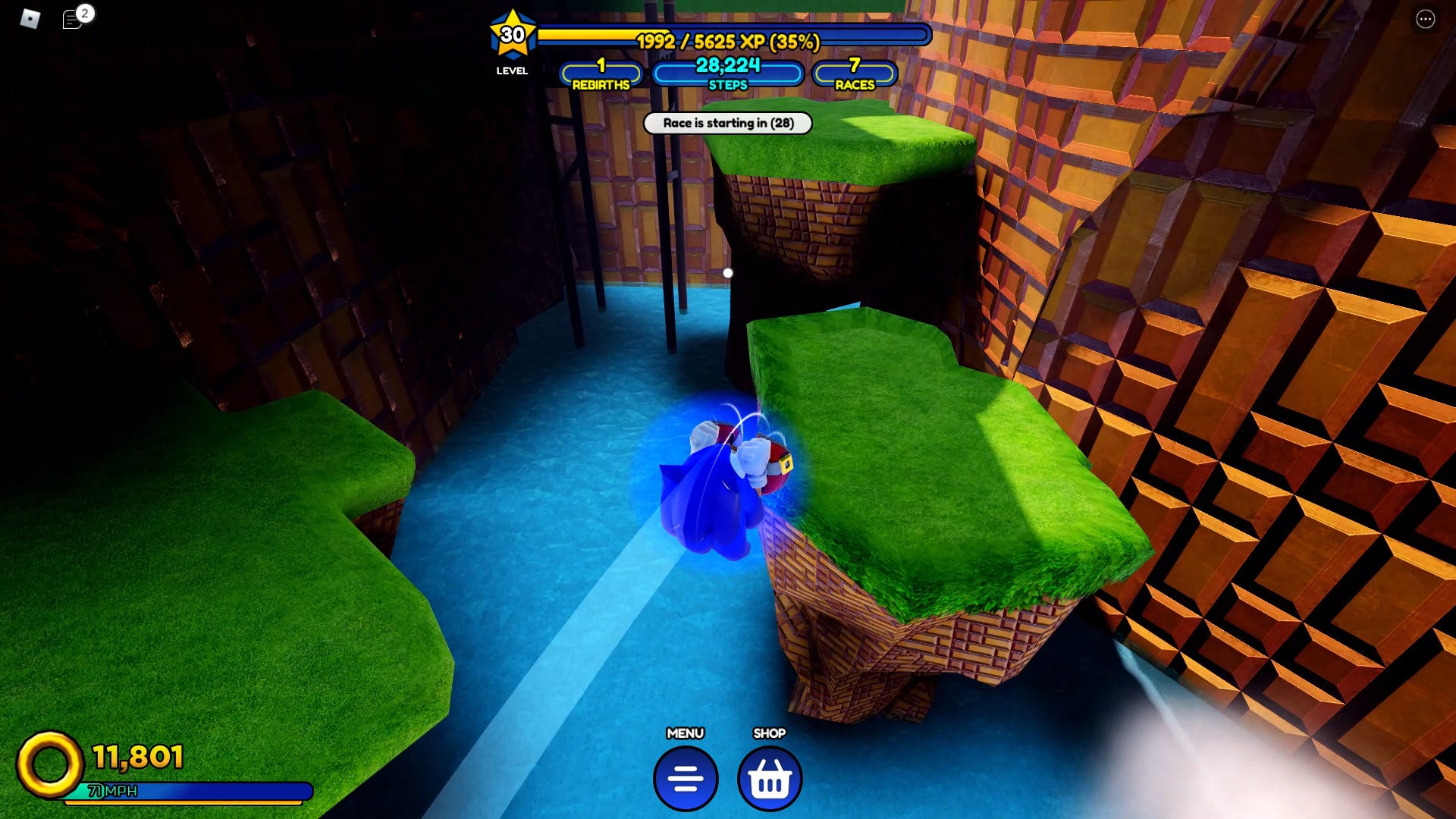
Task: Open the Shop basket icon
Action: point(769,779)
